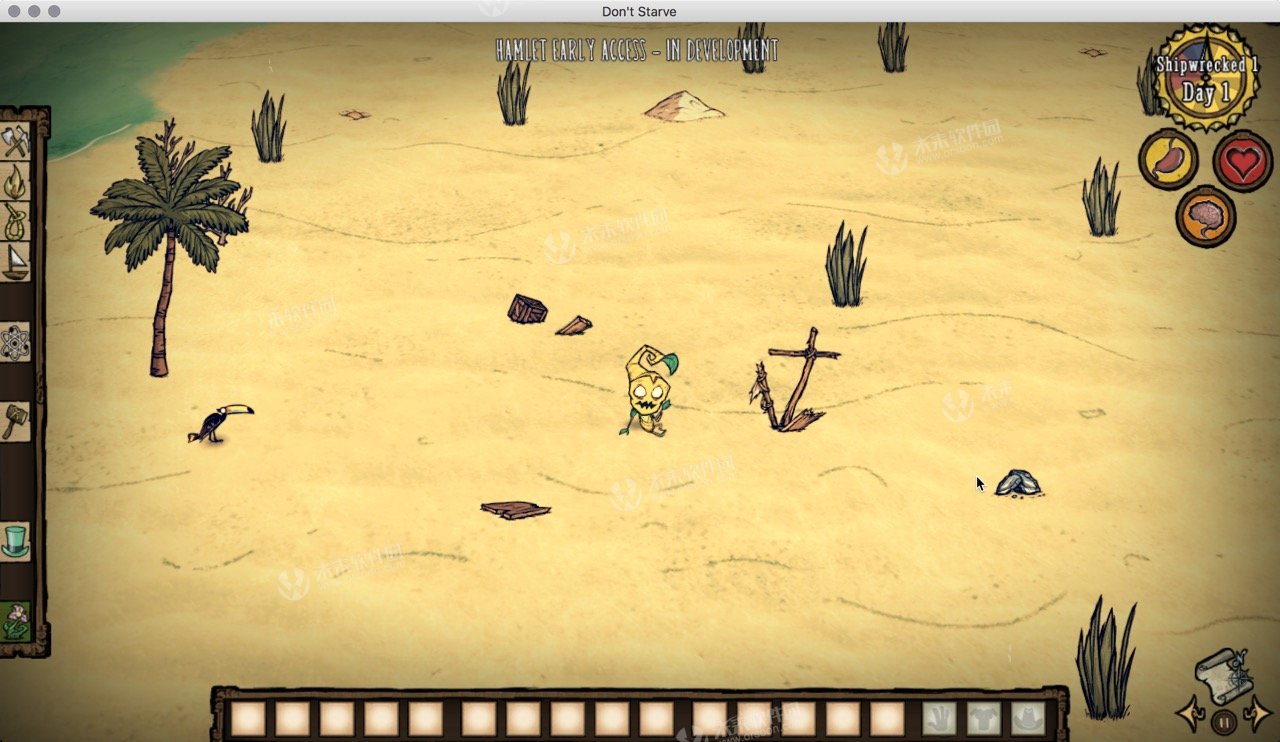
Task: Click the Day 1 clock badge
Action: point(1206,80)
